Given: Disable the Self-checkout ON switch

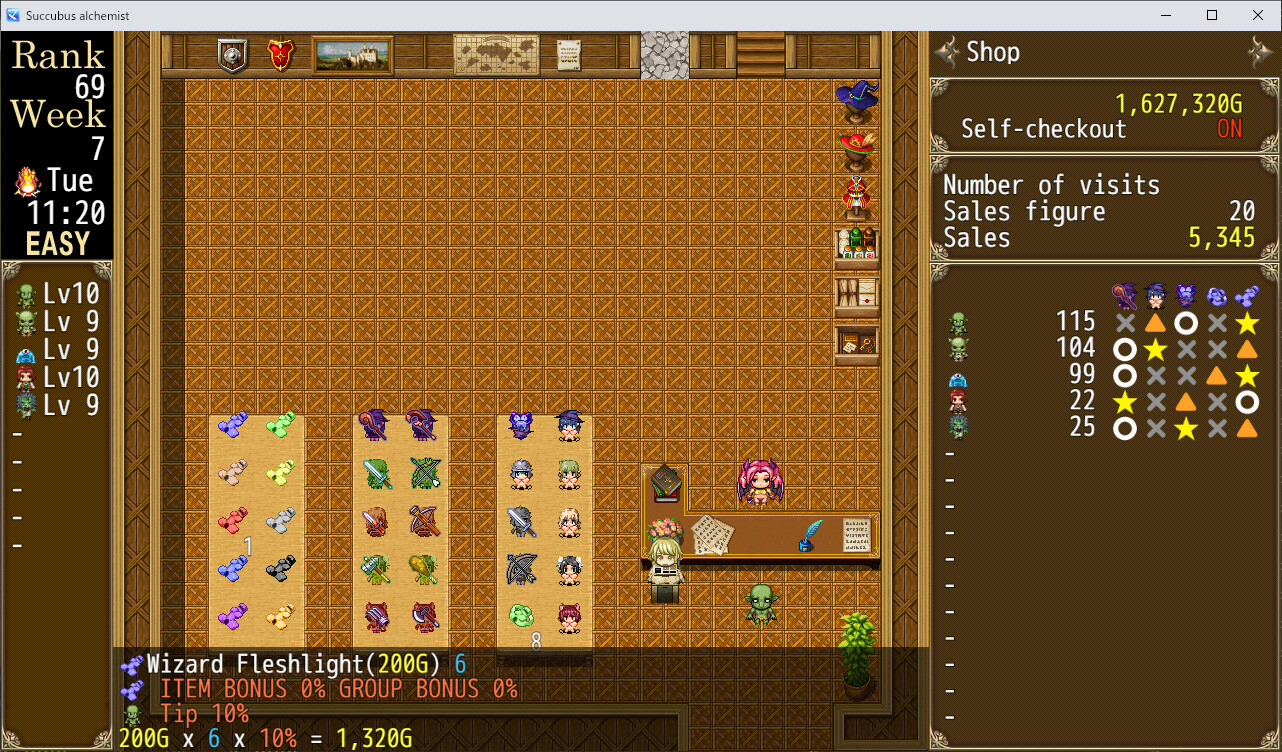Looking at the screenshot, I should (1229, 129).
